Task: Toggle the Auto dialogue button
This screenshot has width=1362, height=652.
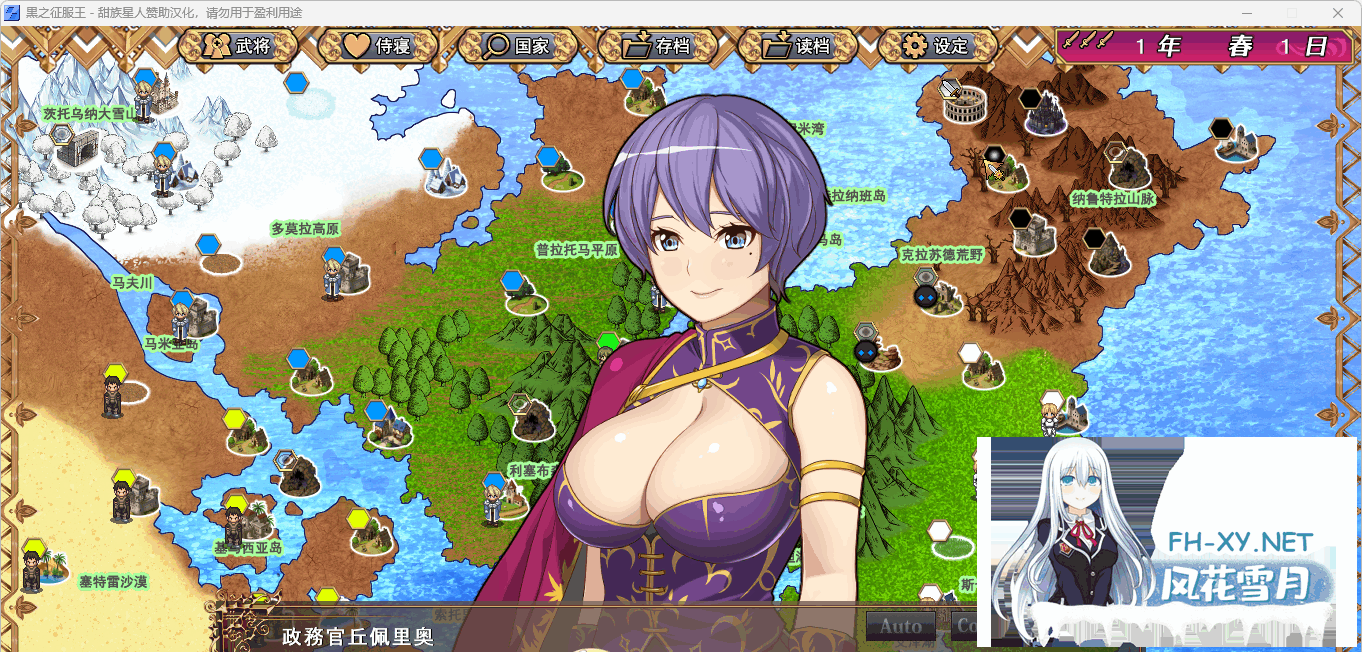Action: (x=900, y=627)
